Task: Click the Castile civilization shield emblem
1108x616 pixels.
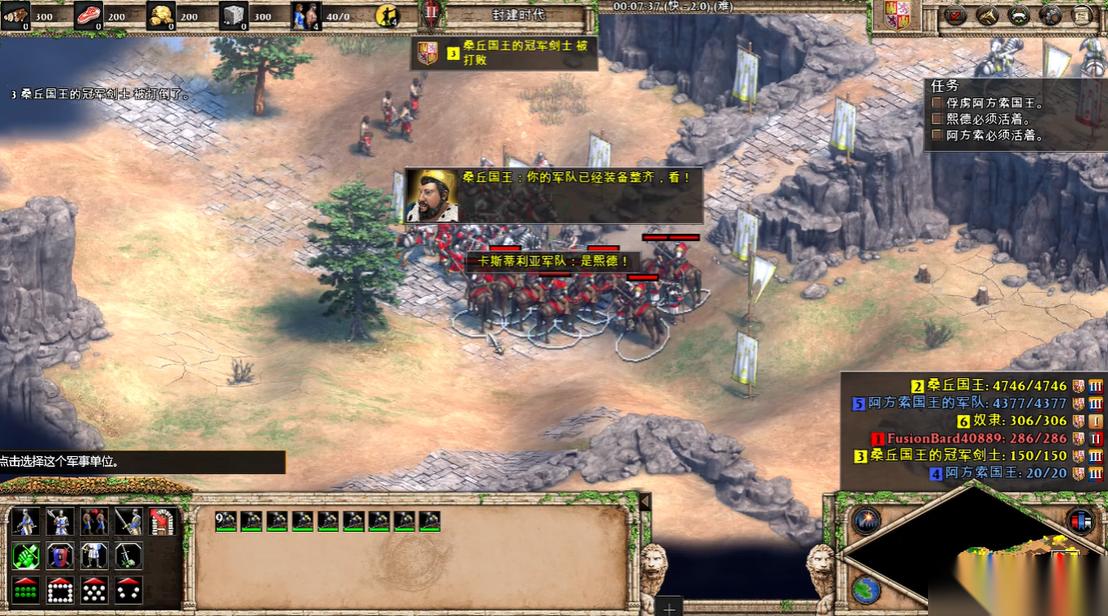Action: (x=896, y=15)
